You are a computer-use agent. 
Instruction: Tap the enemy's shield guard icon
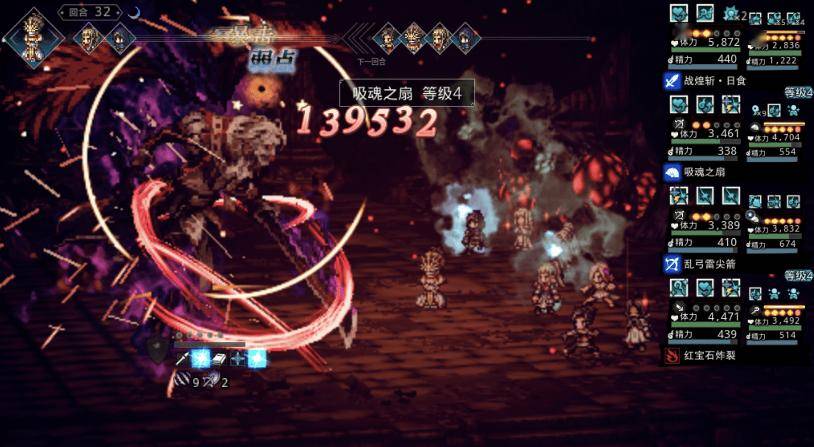click(156, 349)
